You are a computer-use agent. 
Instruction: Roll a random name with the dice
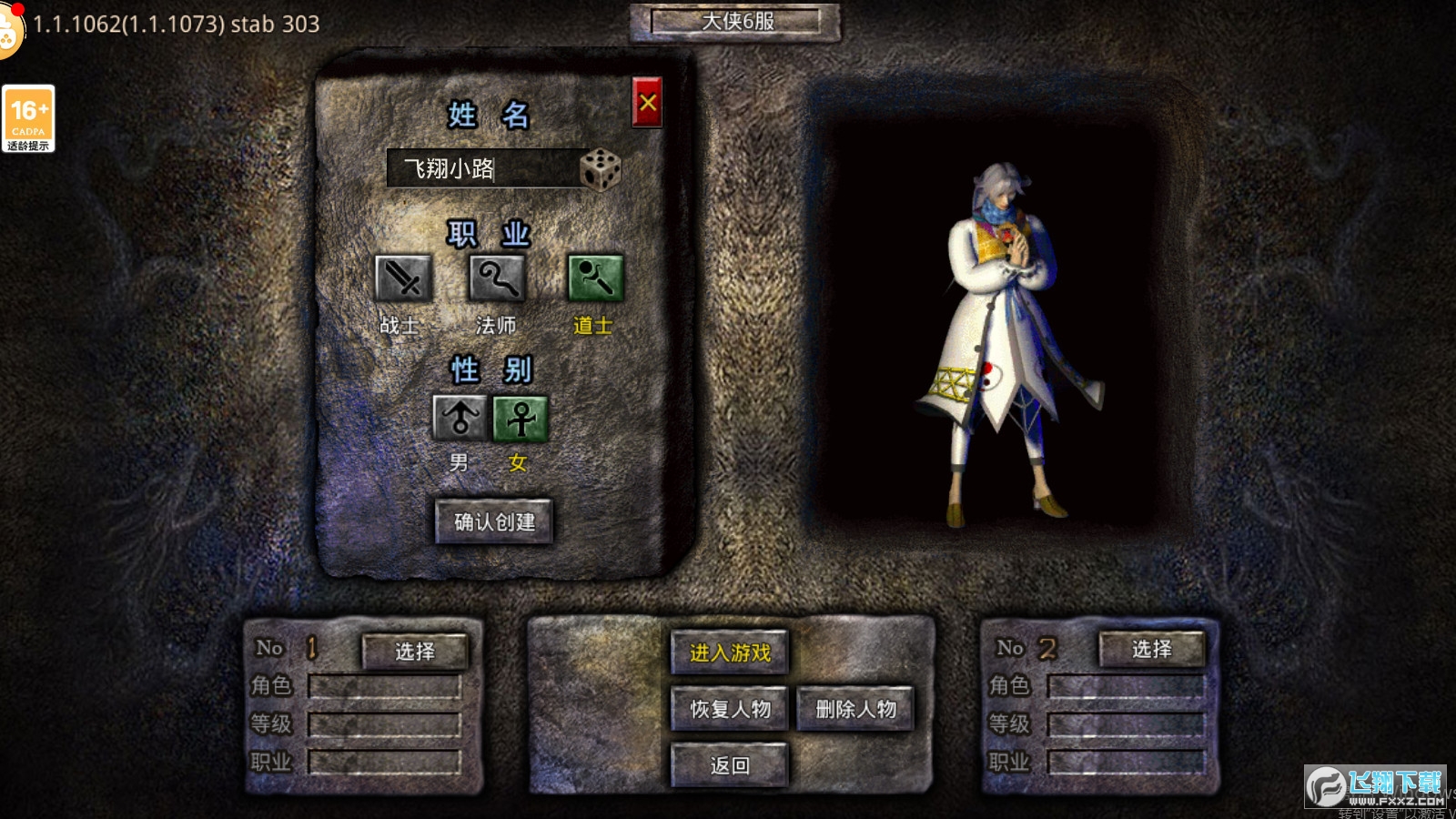point(601,169)
